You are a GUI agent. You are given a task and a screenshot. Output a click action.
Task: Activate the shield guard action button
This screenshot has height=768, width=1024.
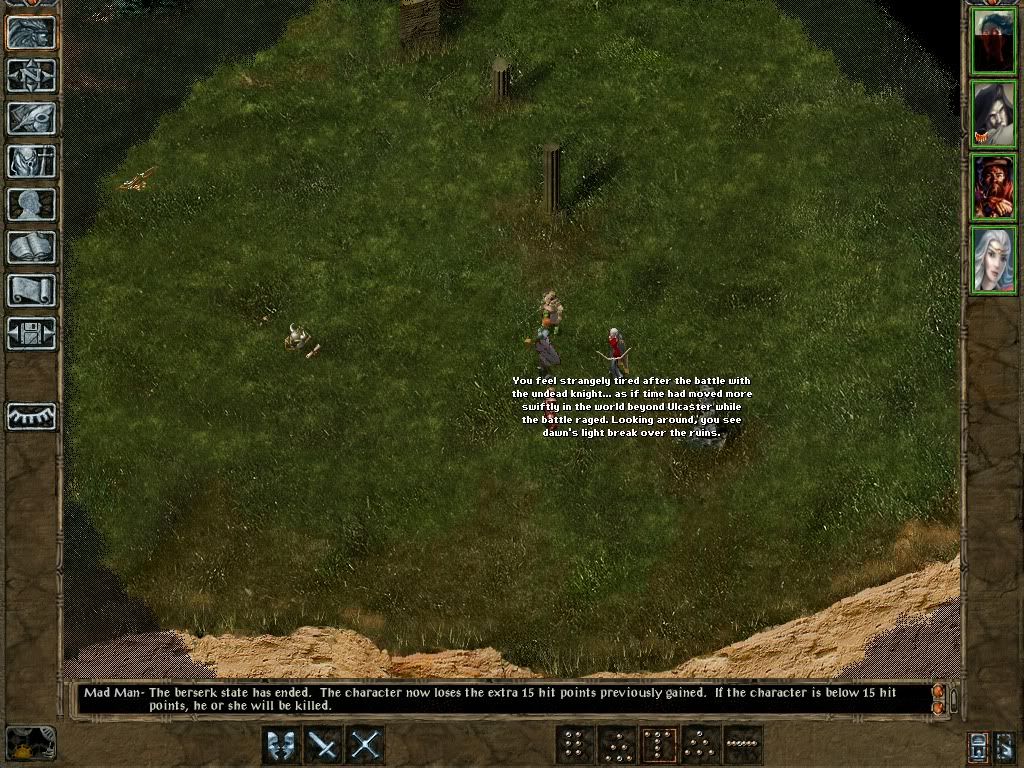pyautogui.click(x=281, y=745)
